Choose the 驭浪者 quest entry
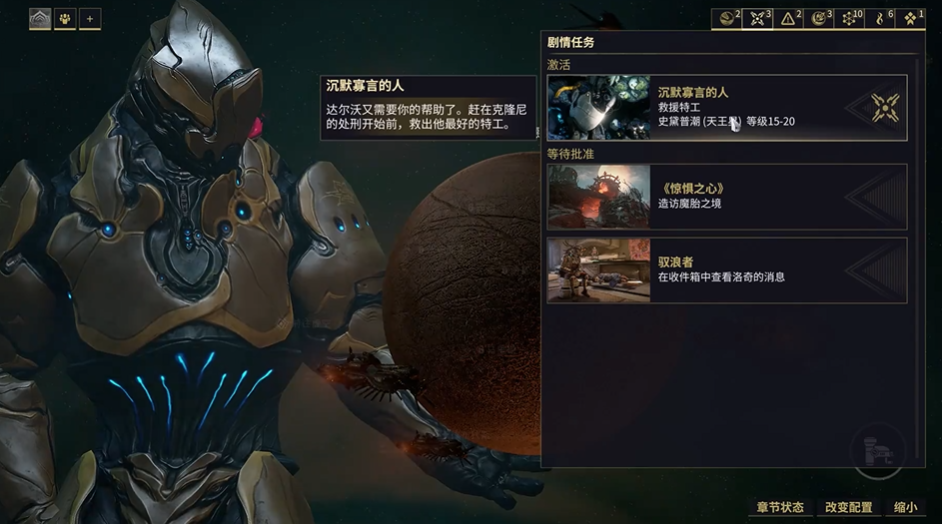This screenshot has width=942, height=524. [726, 269]
